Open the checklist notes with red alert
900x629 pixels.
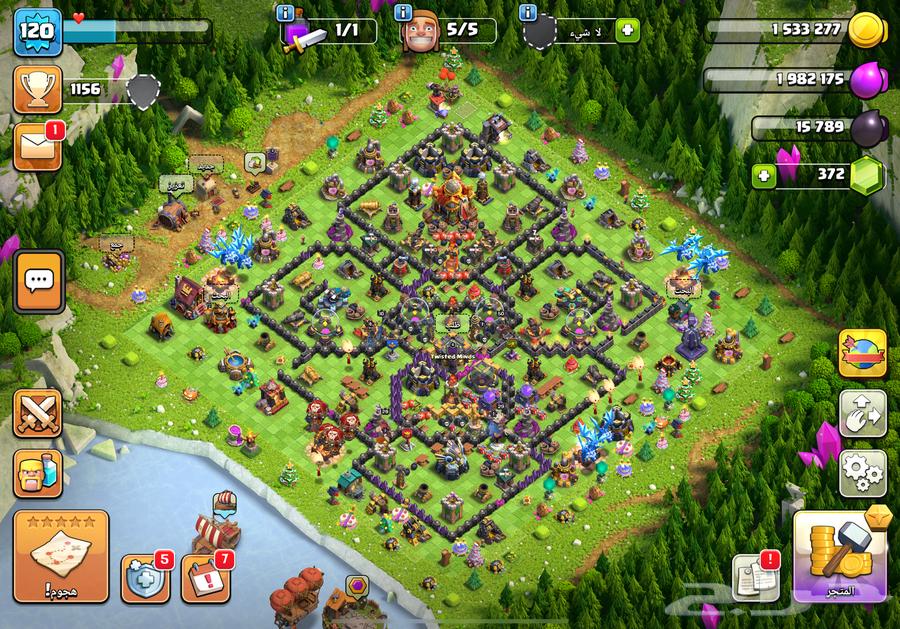coord(756,576)
